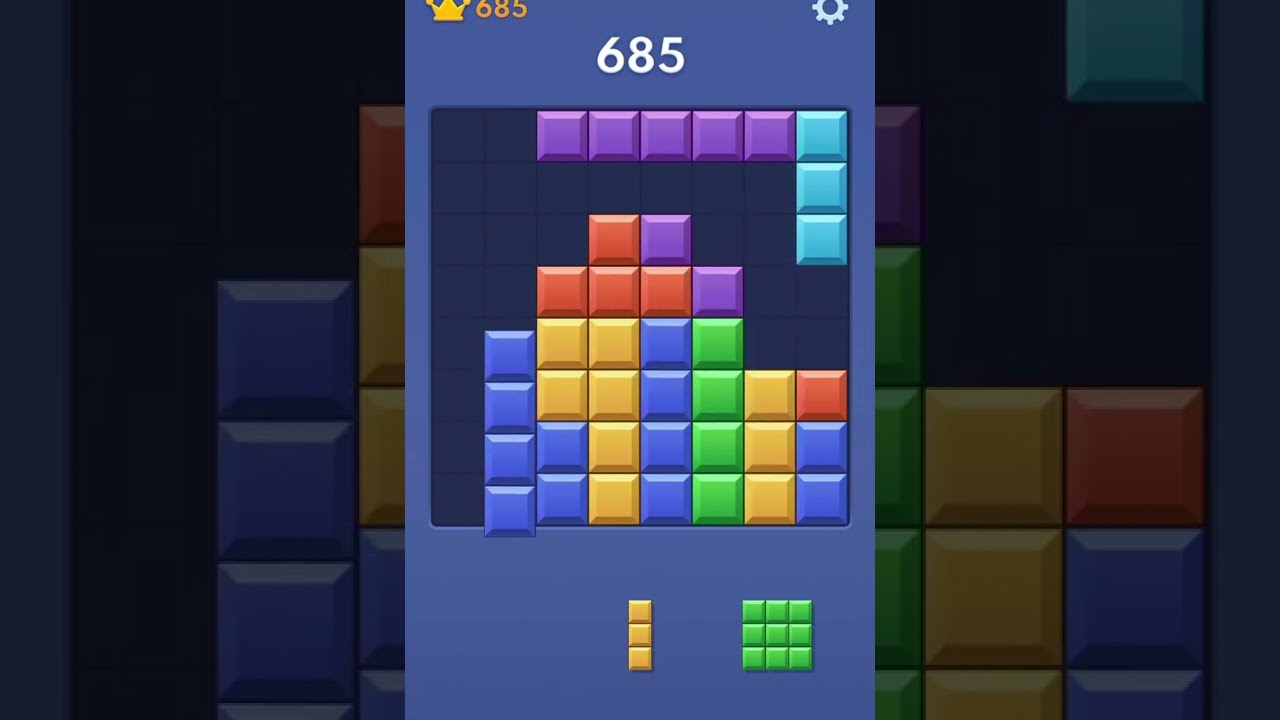This screenshot has width=1280, height=720.
Task: Tap the purple block above red blocks
Action: tap(665, 240)
